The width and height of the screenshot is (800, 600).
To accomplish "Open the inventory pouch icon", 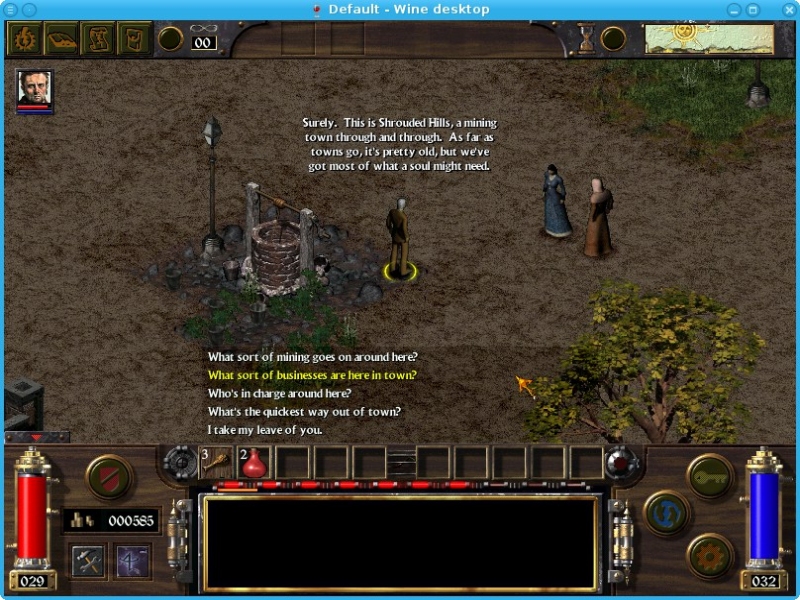I will click(134, 38).
